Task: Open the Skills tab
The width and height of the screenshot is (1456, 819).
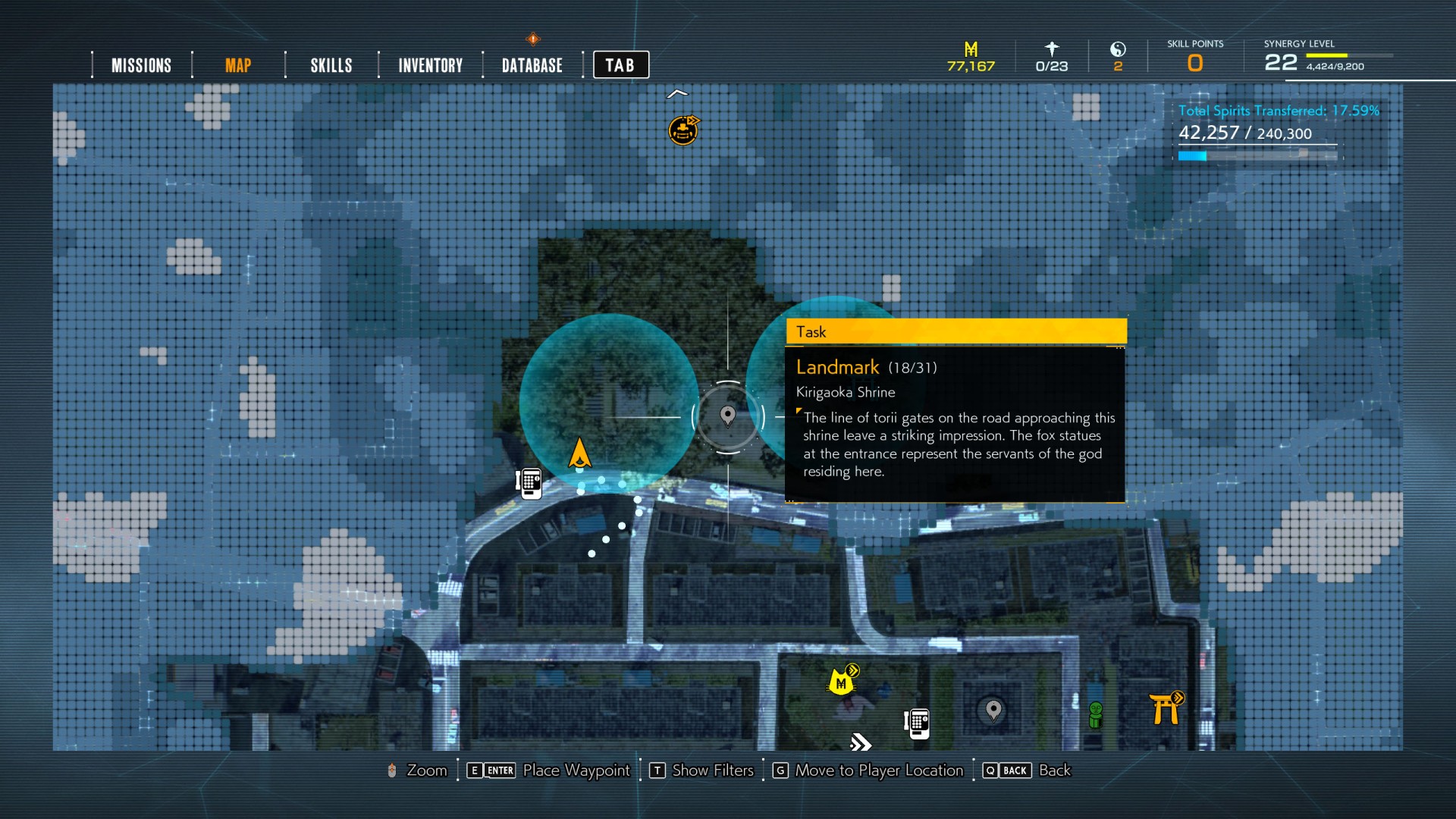Action: coord(331,65)
